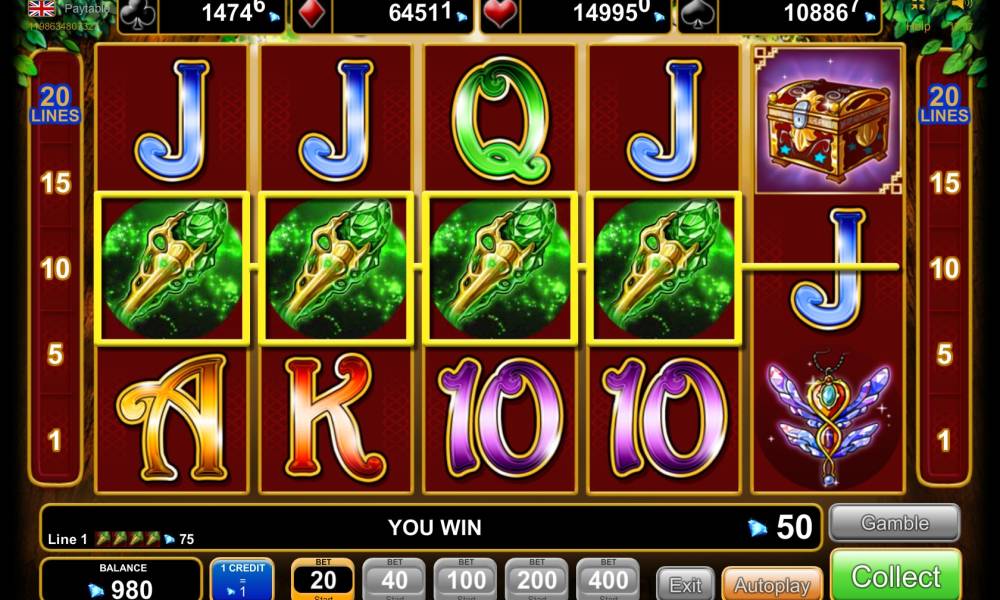The width and height of the screenshot is (1000, 600).
Task: Open the Help page
Action: [x=918, y=26]
